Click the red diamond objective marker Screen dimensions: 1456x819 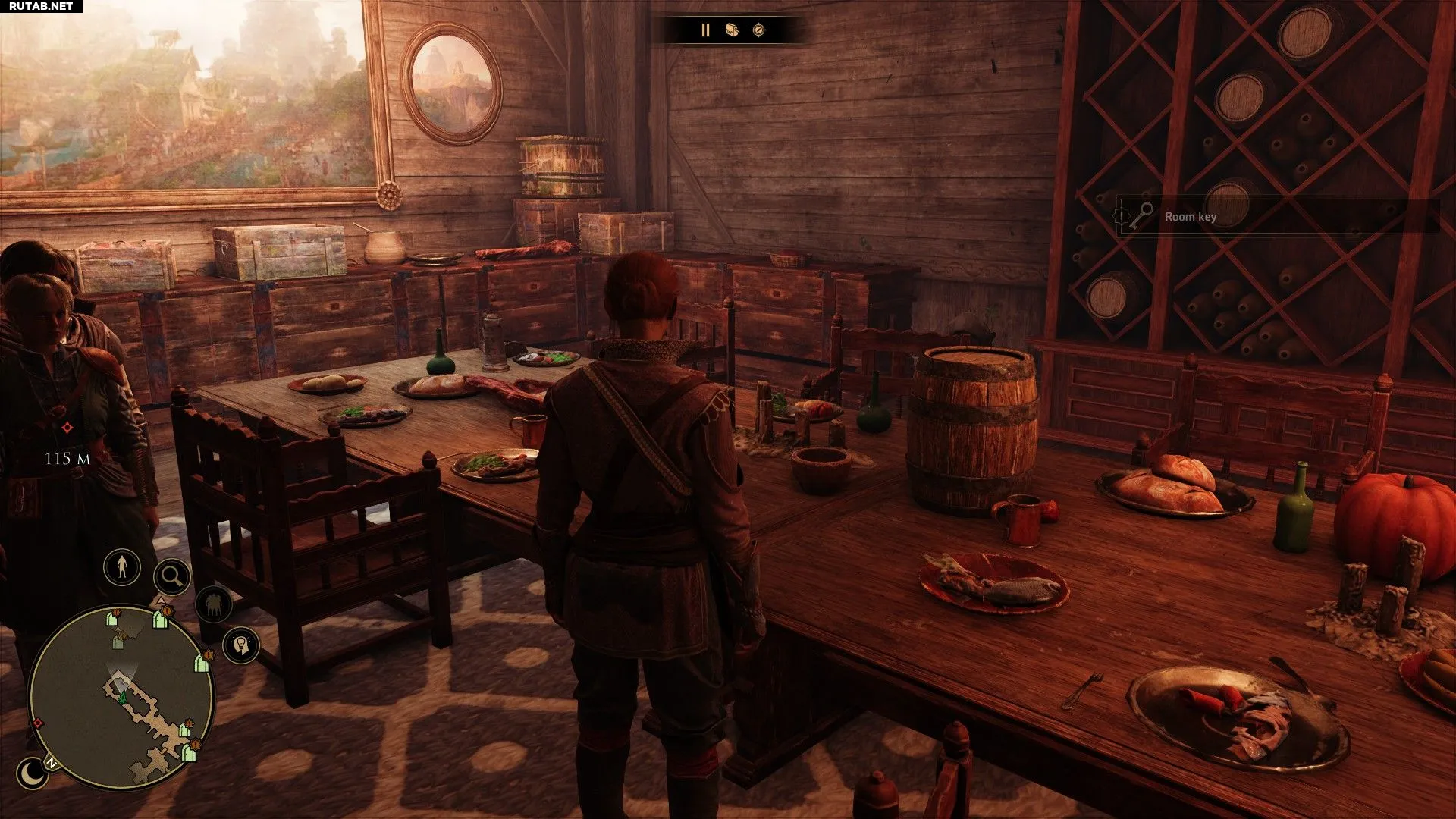pyautogui.click(x=67, y=428)
